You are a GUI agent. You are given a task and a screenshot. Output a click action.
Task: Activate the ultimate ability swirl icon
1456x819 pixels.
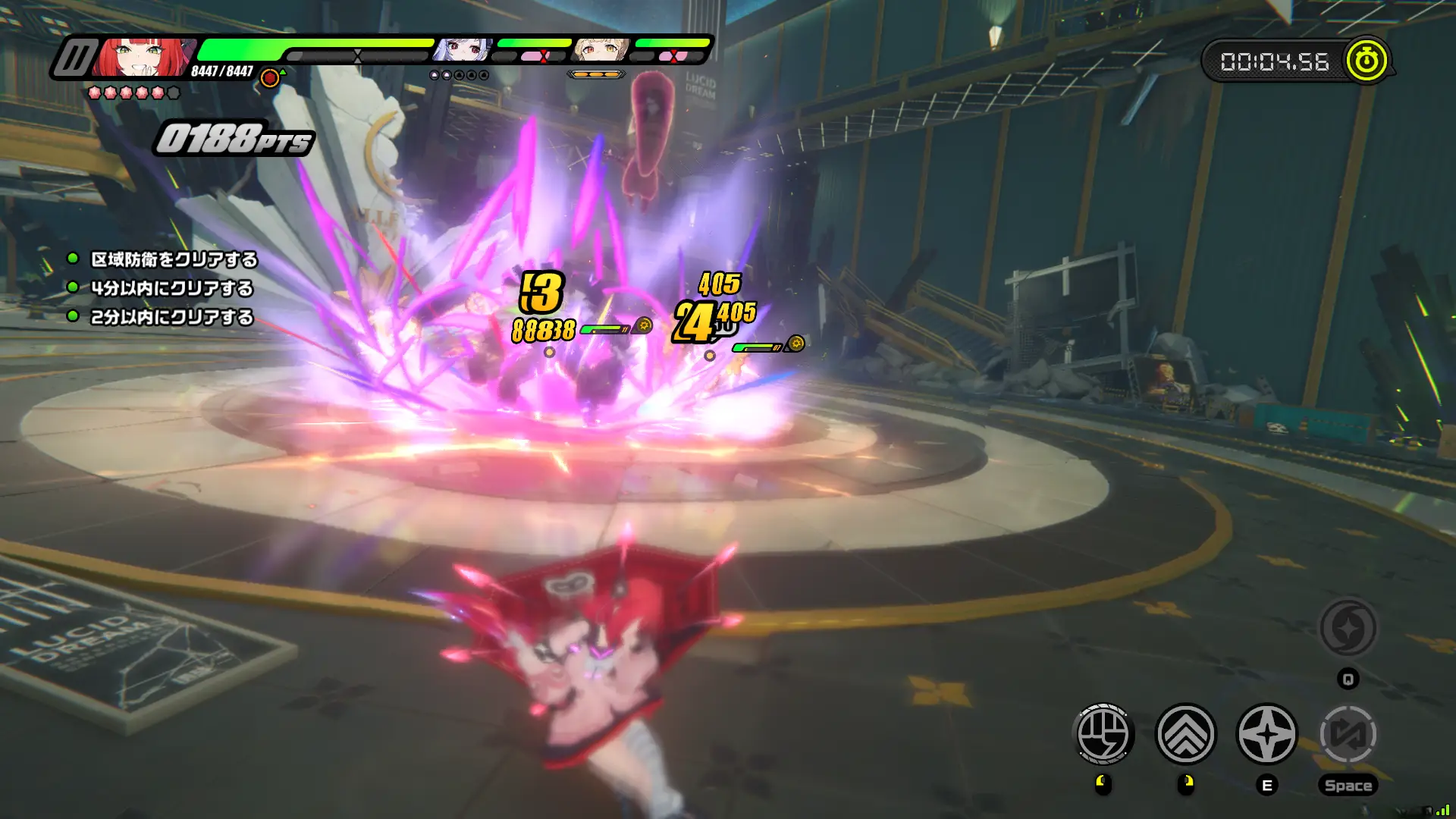(x=1348, y=628)
